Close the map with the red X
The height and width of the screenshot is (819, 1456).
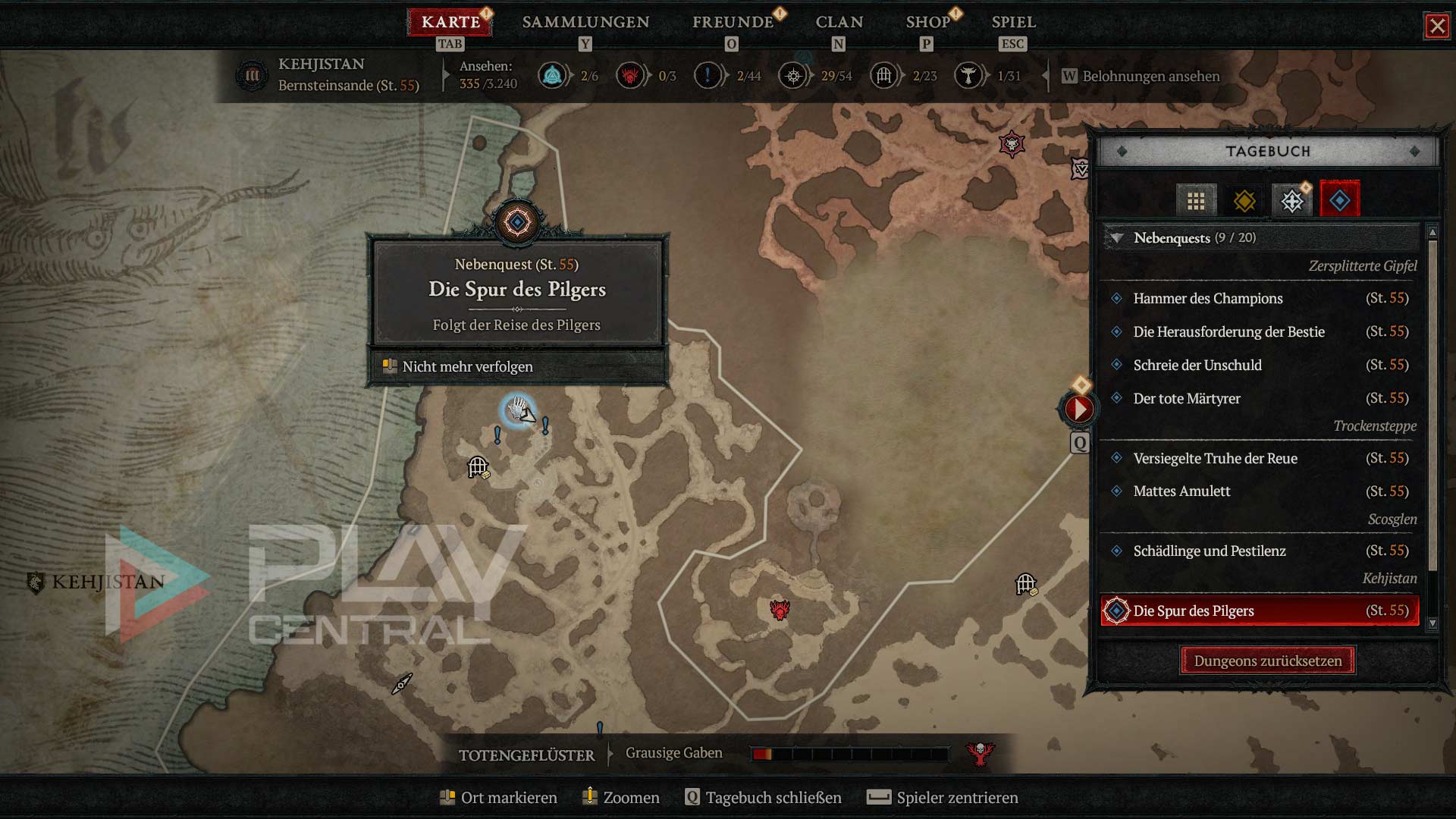point(1436,26)
